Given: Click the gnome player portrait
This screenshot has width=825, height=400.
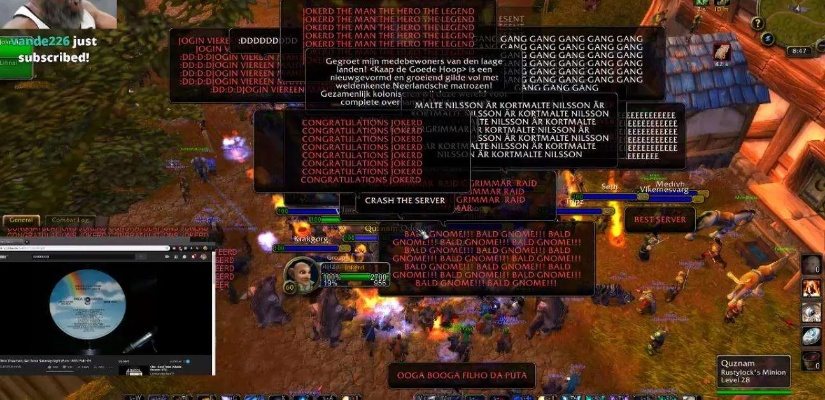Looking at the screenshot, I should [x=303, y=275].
